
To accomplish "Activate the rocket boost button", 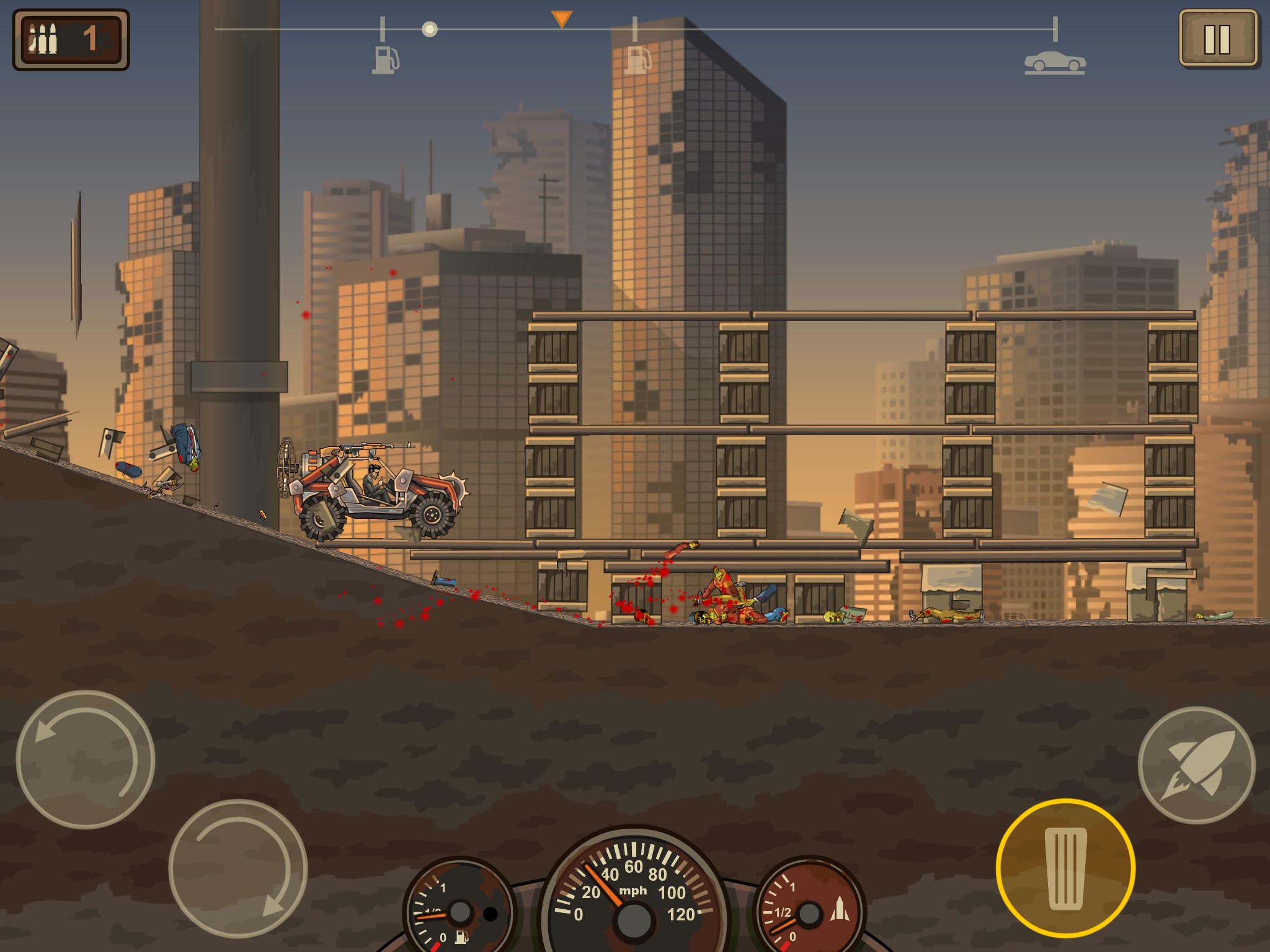I will pos(1197,765).
